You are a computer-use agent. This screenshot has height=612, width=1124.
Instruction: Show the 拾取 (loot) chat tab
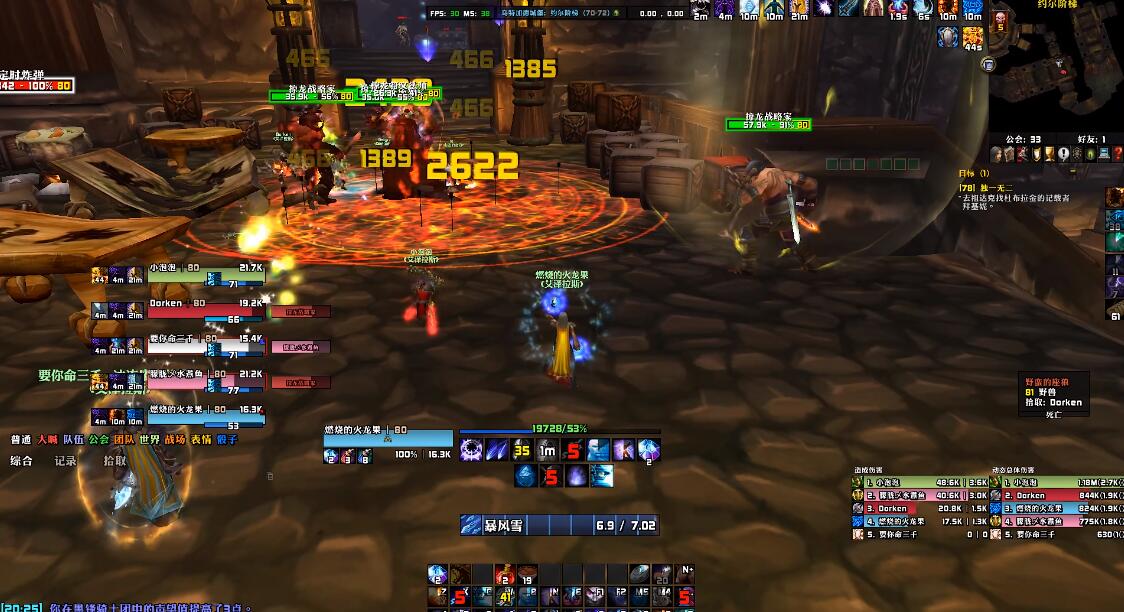(115, 461)
